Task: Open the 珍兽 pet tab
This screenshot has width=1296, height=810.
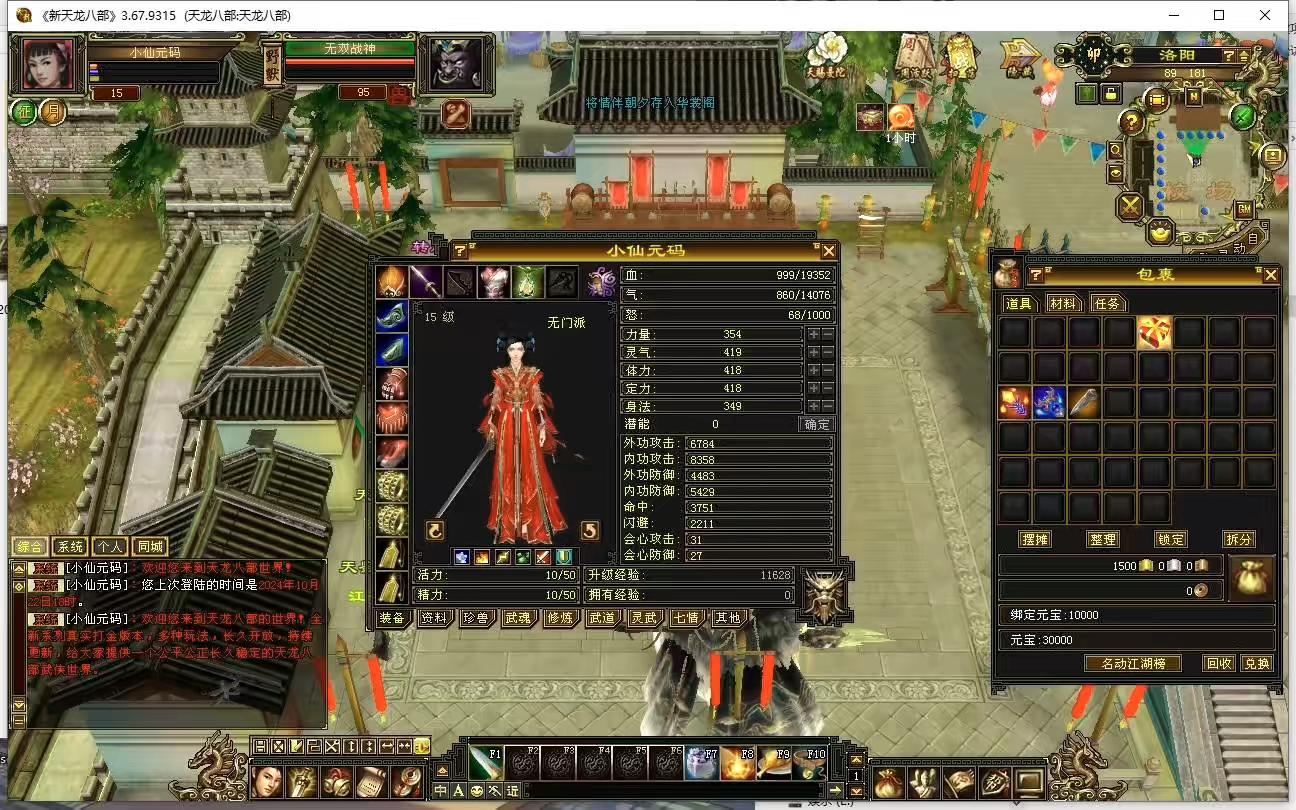Action: 476,618
